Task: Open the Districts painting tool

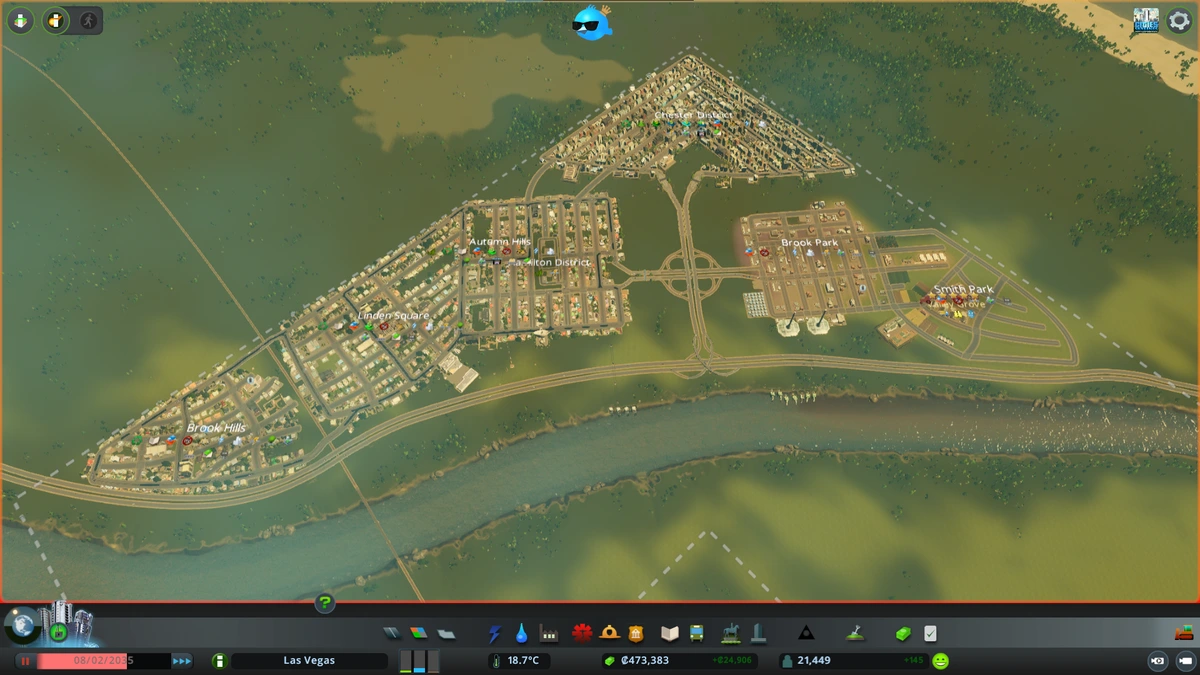Action: [x=446, y=633]
